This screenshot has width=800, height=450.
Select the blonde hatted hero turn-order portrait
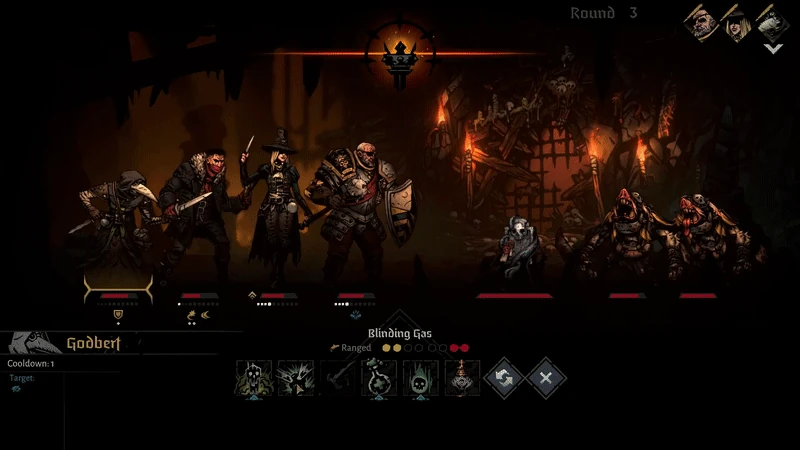[736, 21]
